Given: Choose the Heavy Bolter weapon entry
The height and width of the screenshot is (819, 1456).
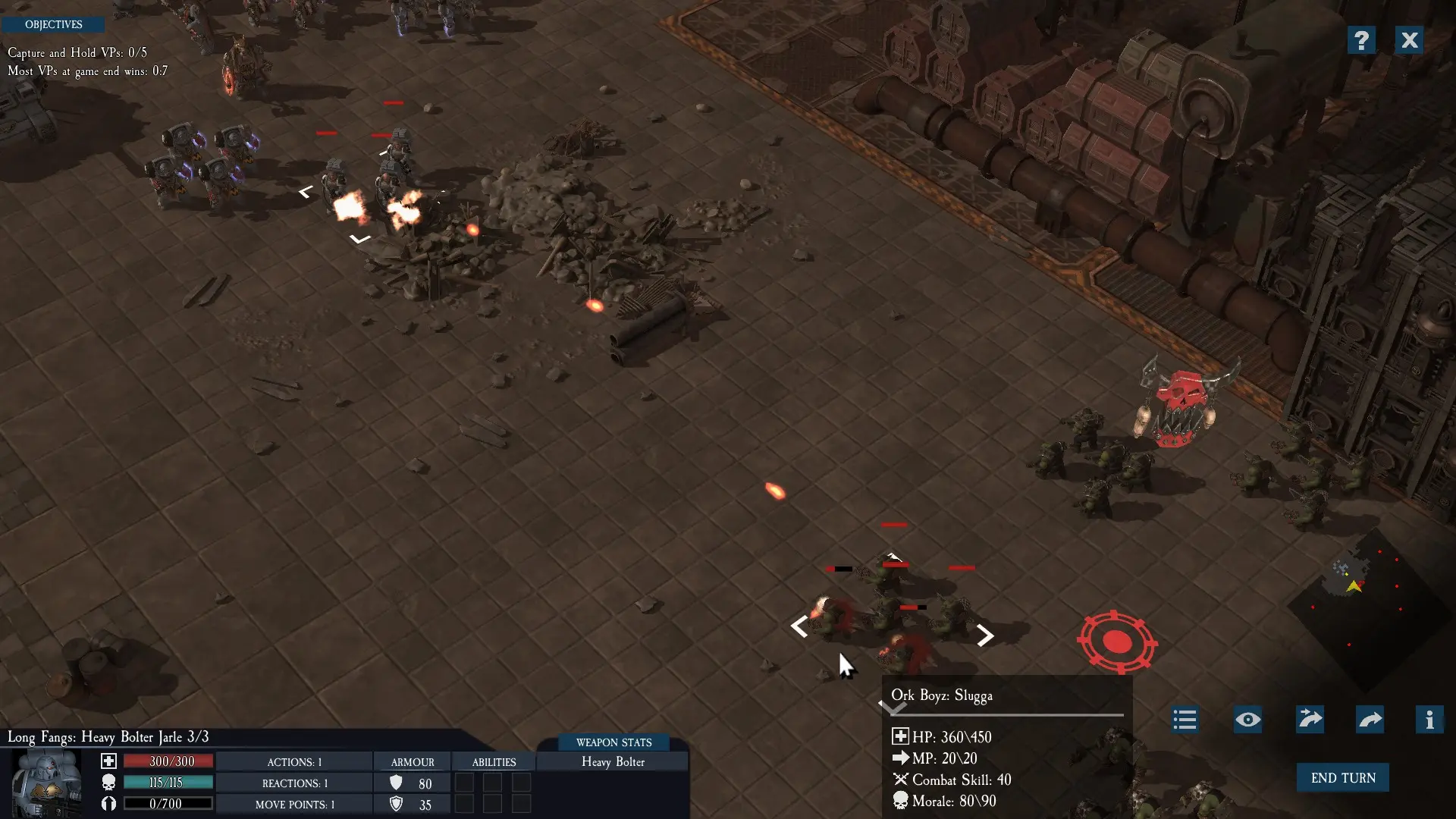Looking at the screenshot, I should point(613,762).
